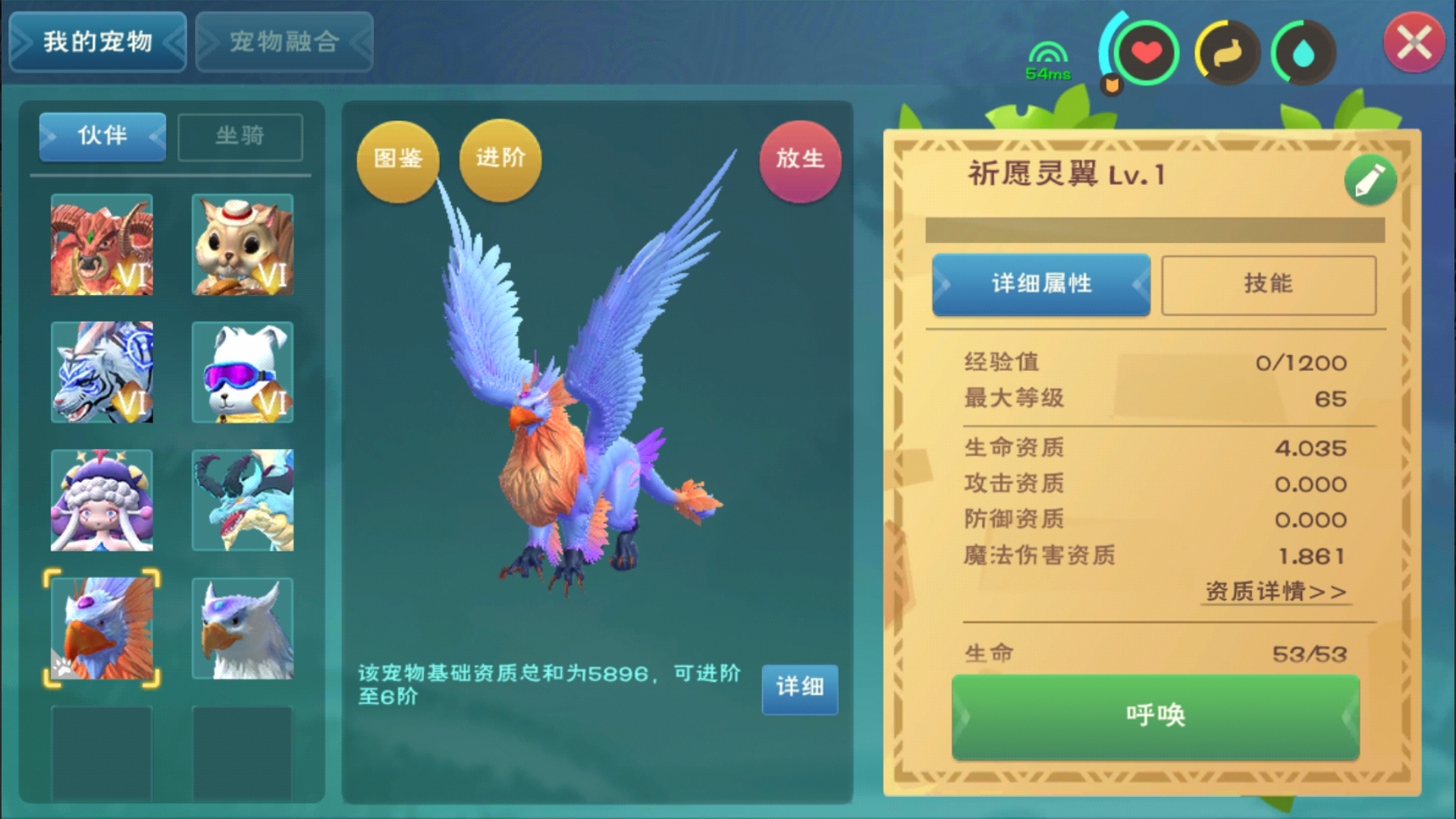This screenshot has width=1456, height=819.
Task: Click the yellow stamina ring icon
Action: (x=1226, y=52)
